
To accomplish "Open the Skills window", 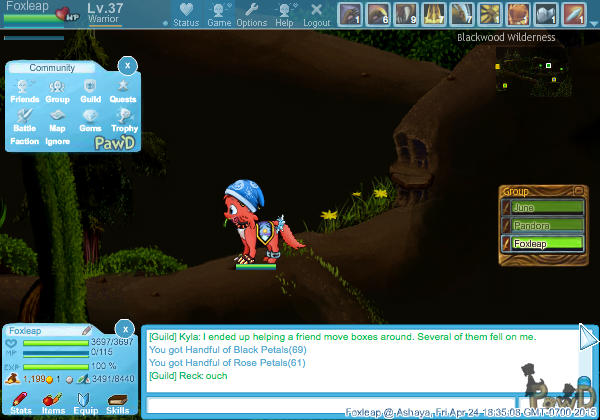I will [x=117, y=402].
